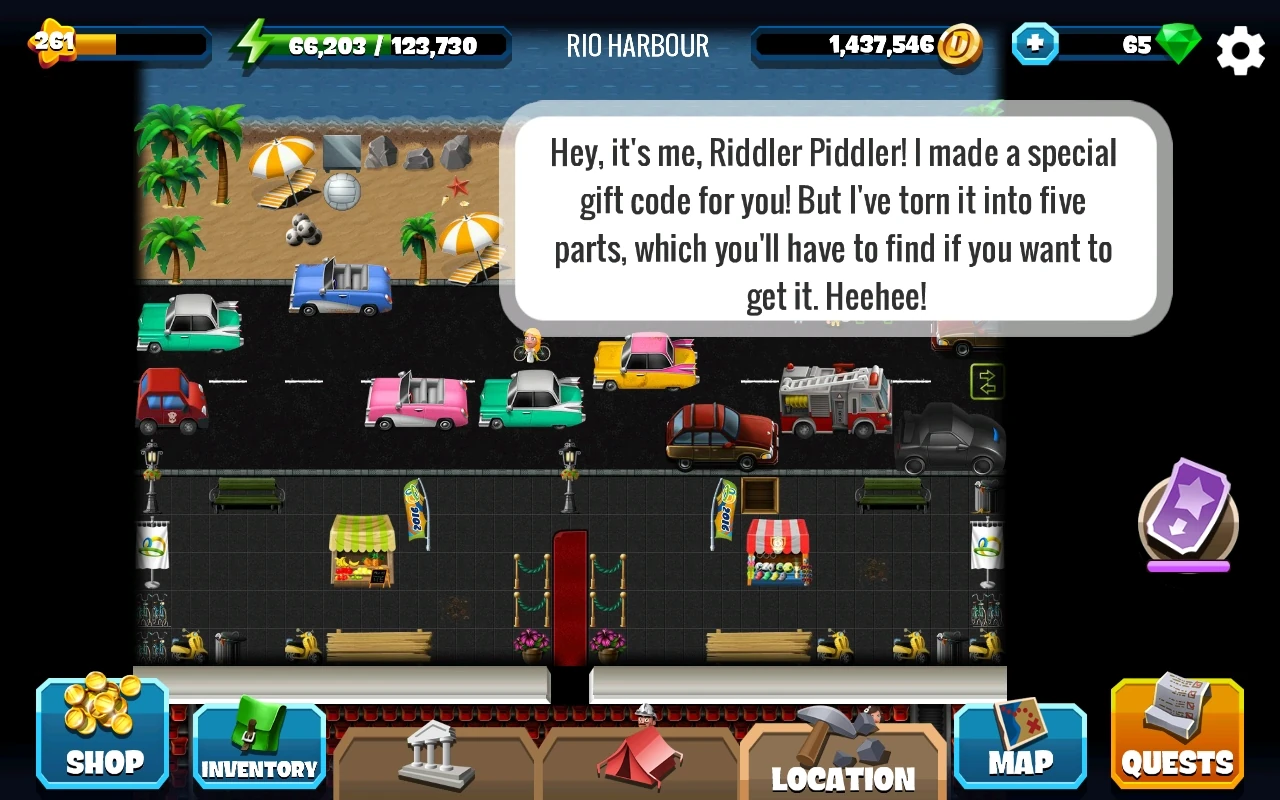The image size is (1280, 800).
Task: Select the carnival prize stand on the sidewalk
Action: pyautogui.click(x=778, y=552)
